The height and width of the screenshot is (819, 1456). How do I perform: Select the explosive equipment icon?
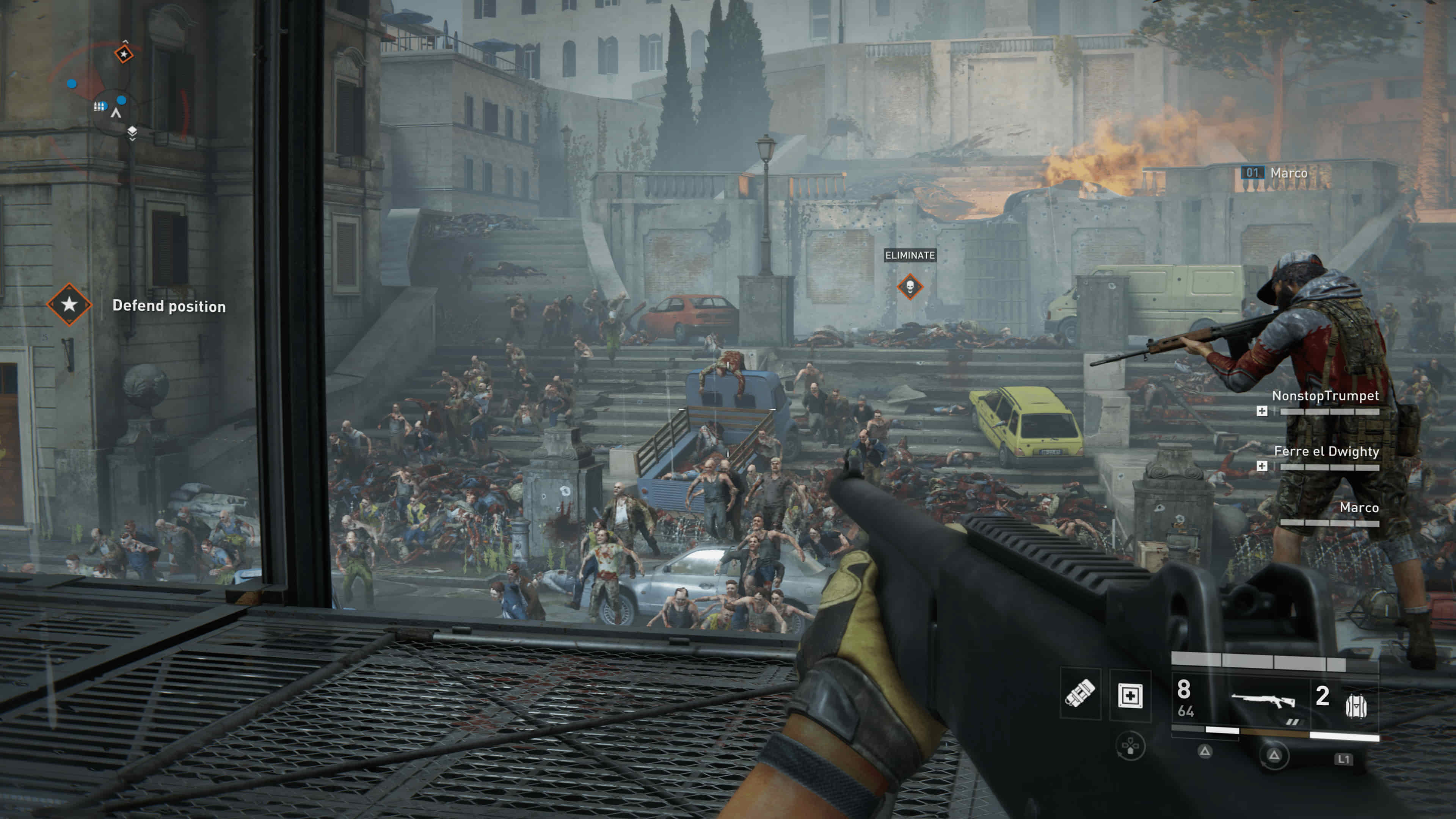[x=1080, y=693]
